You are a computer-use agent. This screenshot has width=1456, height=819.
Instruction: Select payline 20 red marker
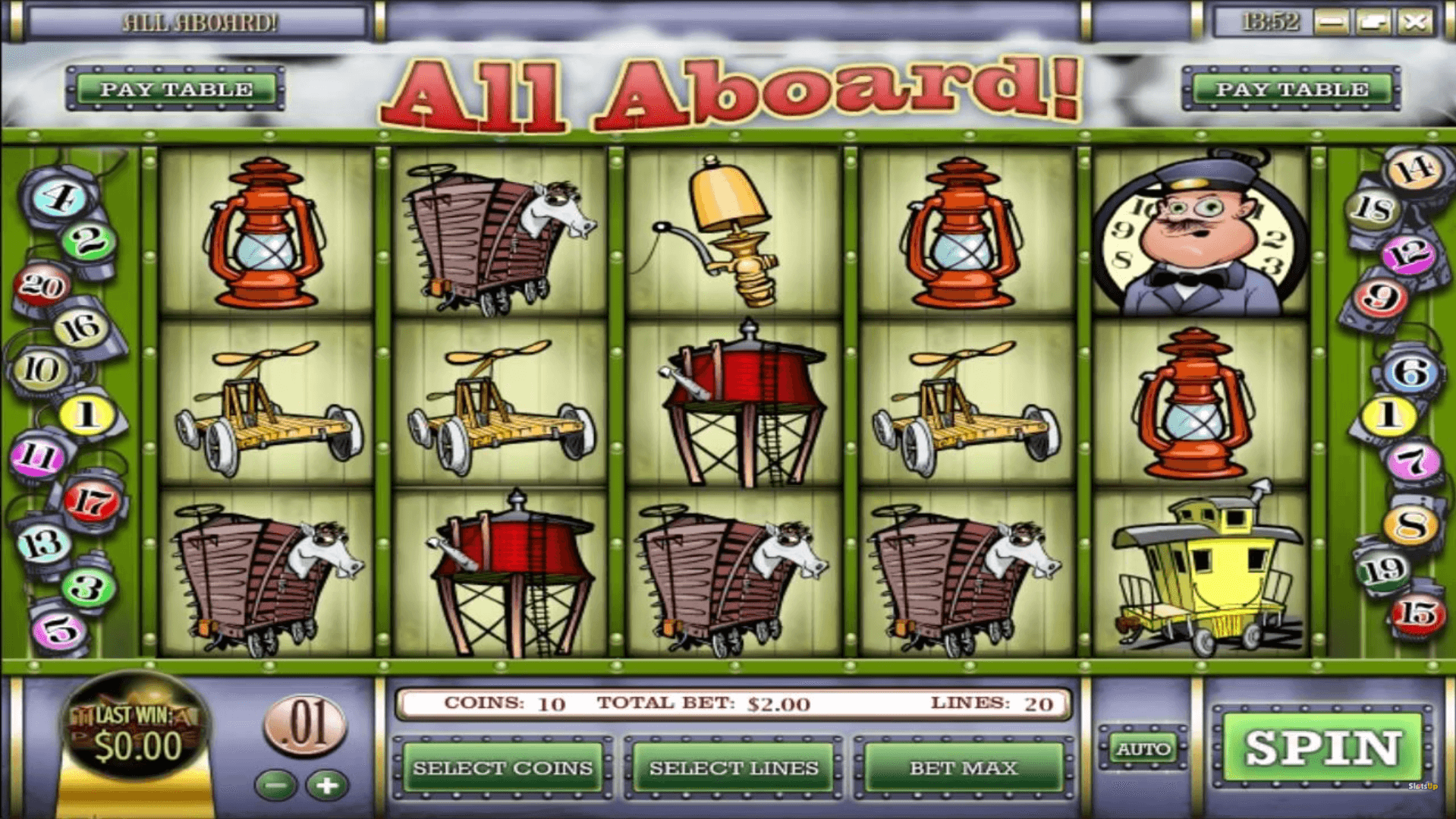42,286
